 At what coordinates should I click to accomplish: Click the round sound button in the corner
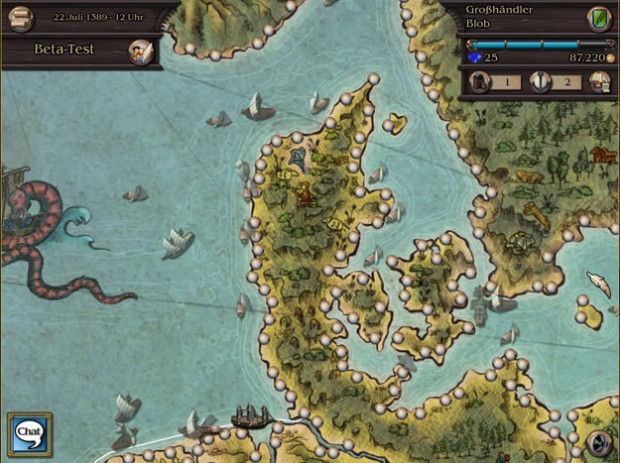[x=599, y=444]
